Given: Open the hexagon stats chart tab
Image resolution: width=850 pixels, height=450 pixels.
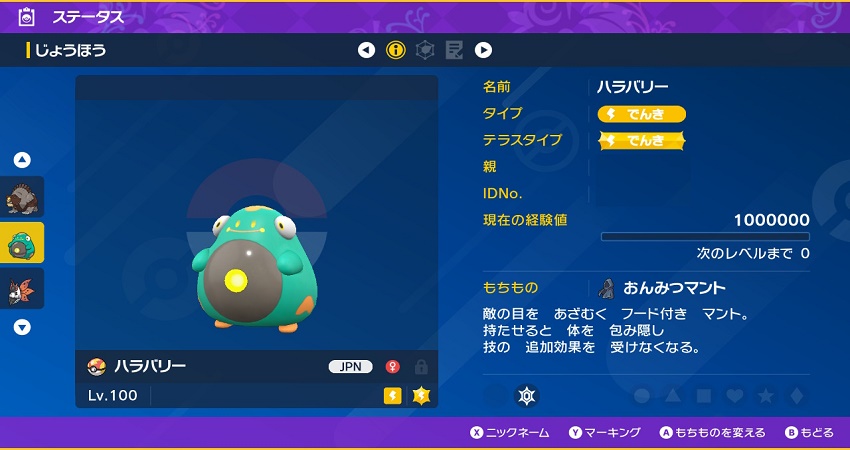Looking at the screenshot, I should pos(425,50).
